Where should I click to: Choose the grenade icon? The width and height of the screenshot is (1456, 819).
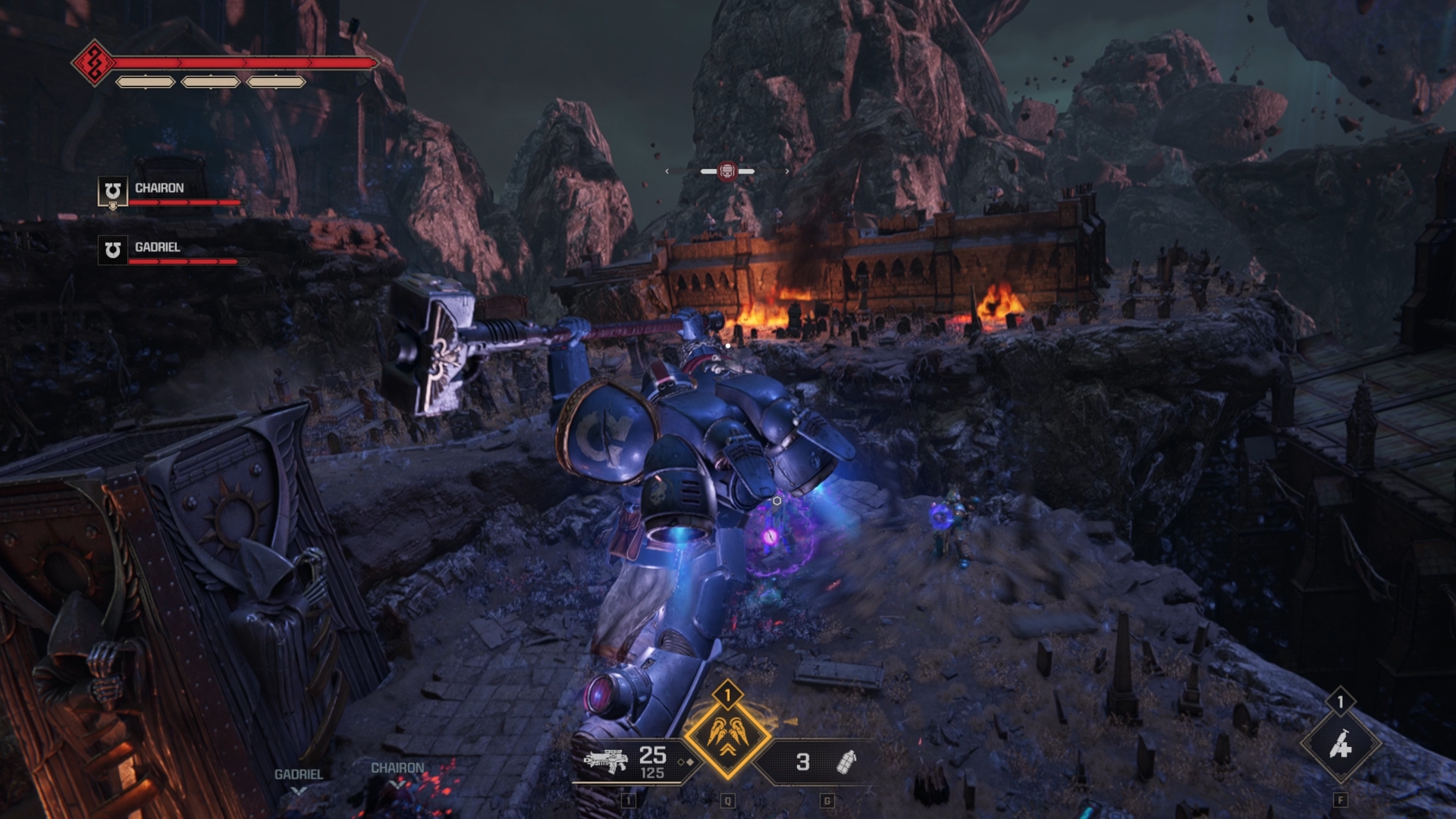click(846, 761)
